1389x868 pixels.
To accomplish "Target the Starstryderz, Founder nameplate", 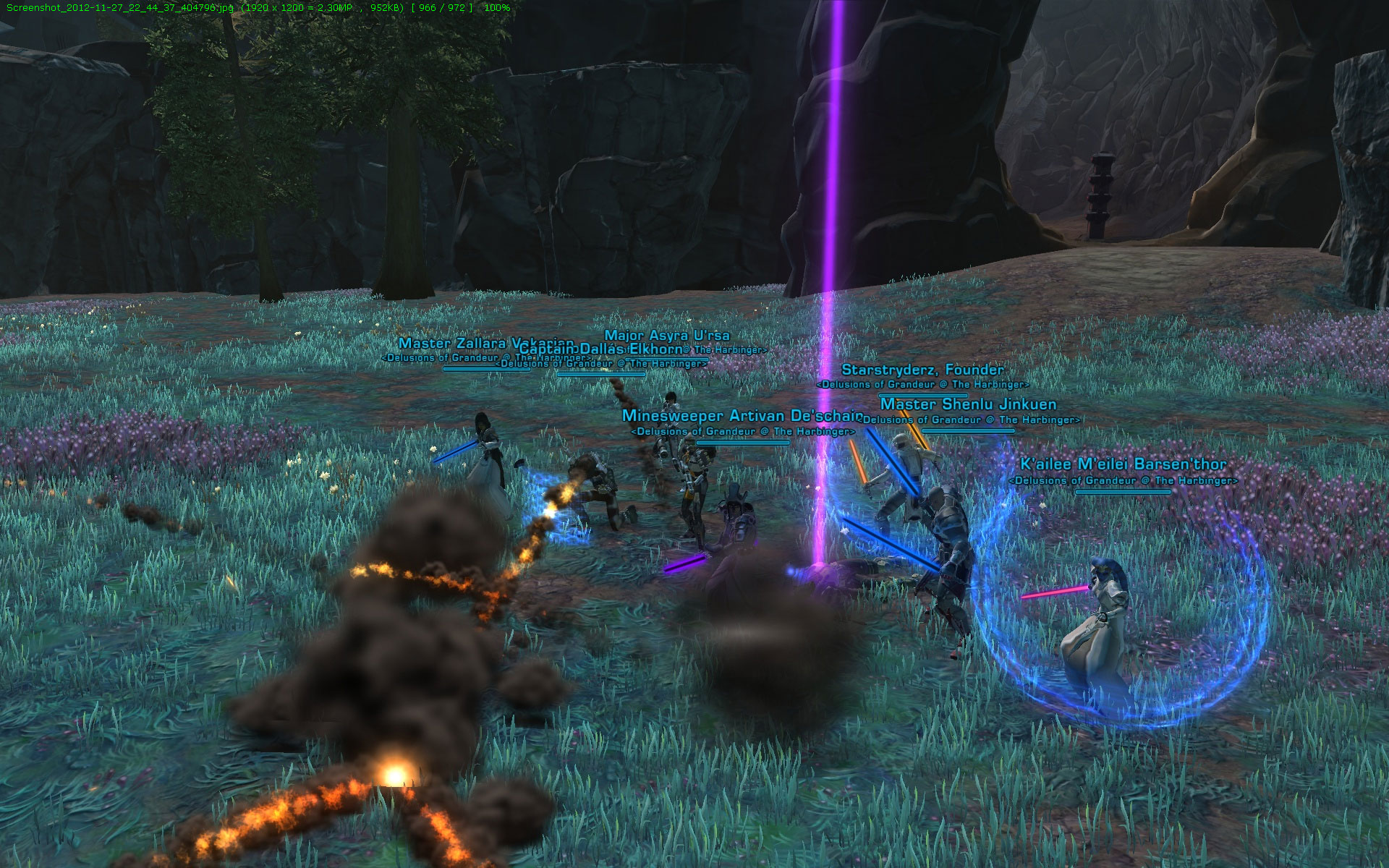I will (922, 370).
